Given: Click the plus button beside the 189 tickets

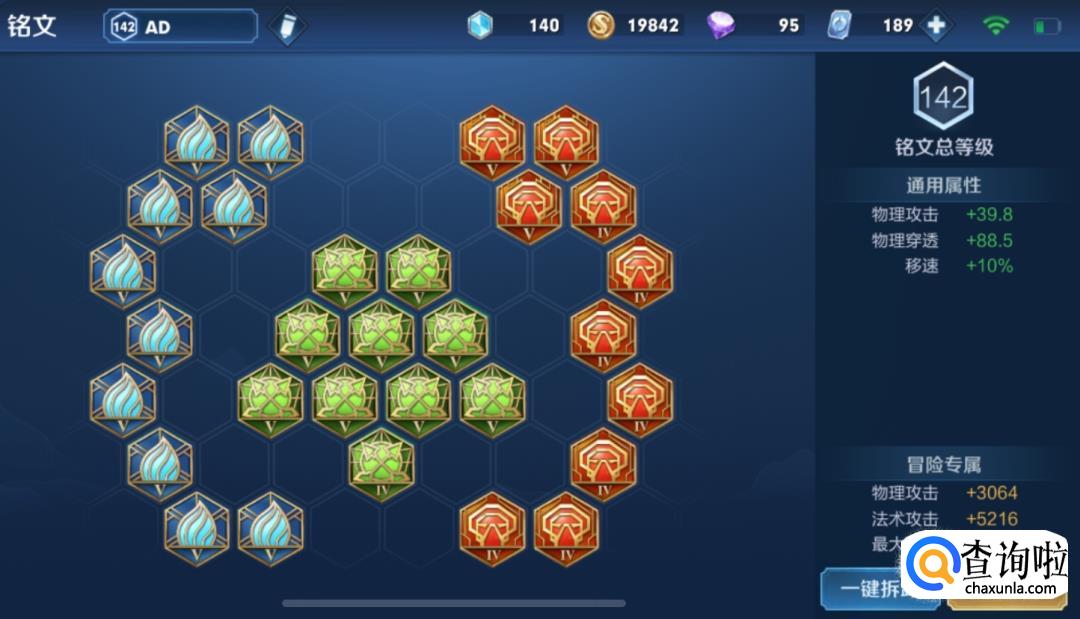Looking at the screenshot, I should click(x=936, y=26).
